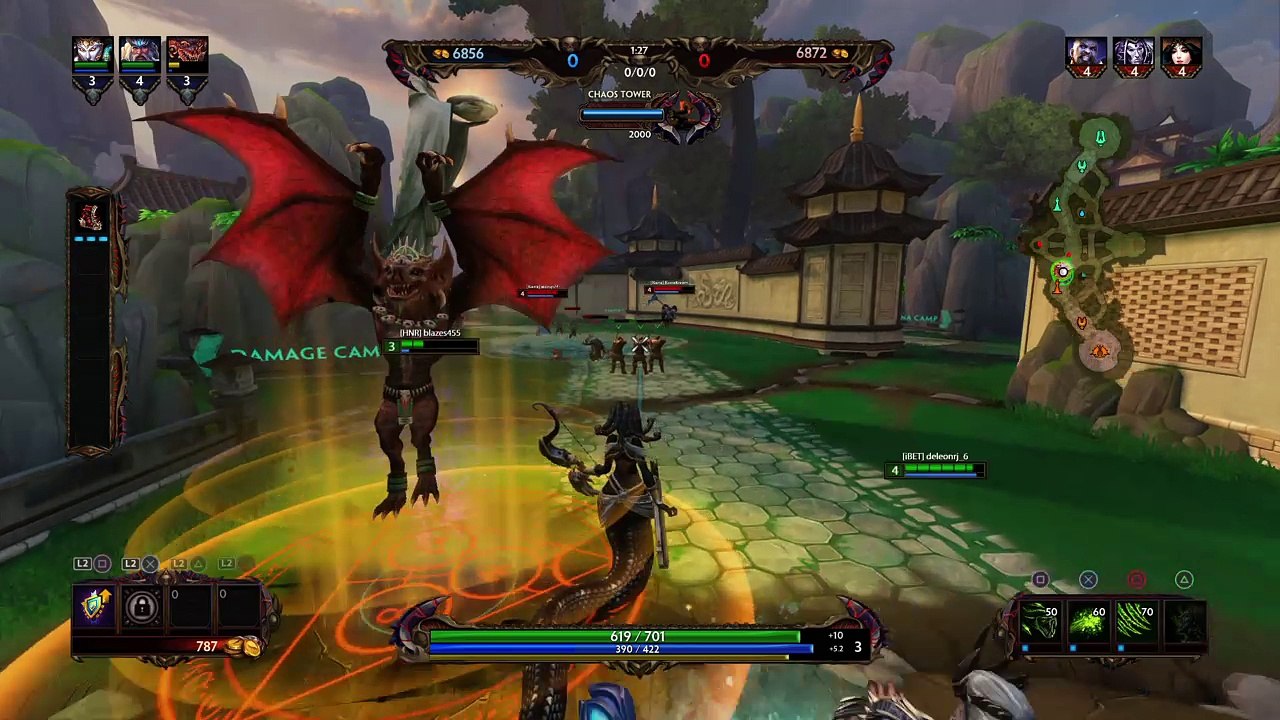Click the locked padlock relic slot
This screenshot has height=720, width=1280.
tap(142, 607)
